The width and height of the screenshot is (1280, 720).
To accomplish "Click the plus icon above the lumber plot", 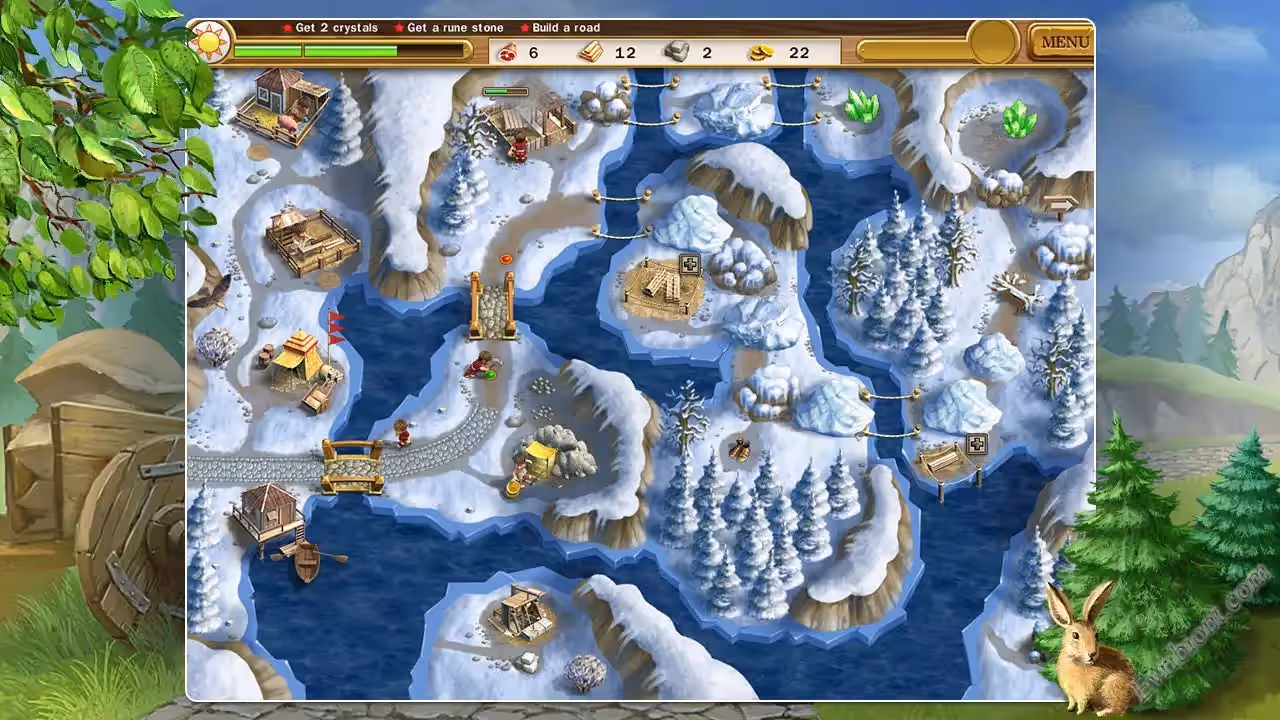I will point(689,264).
